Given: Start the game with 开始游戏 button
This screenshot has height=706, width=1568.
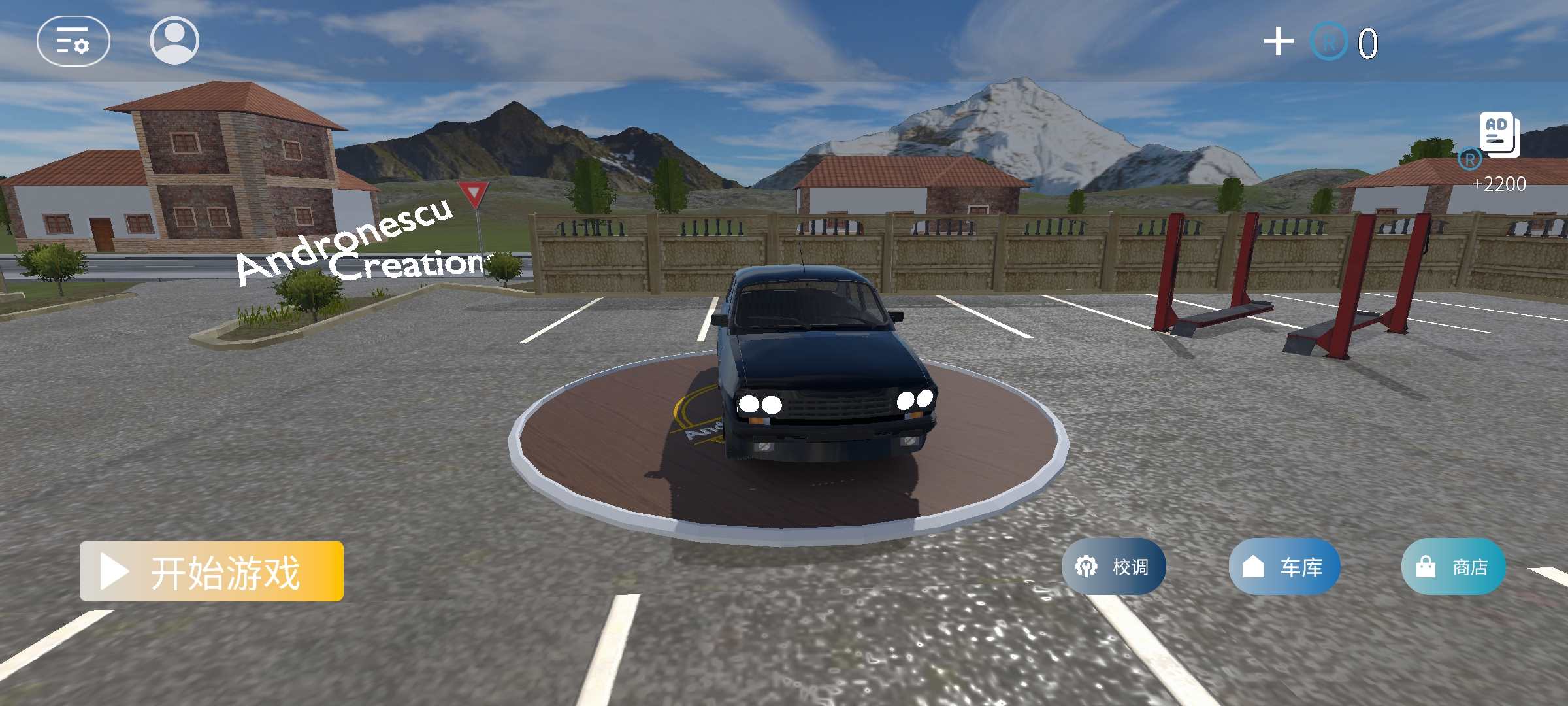Looking at the screenshot, I should (x=212, y=571).
